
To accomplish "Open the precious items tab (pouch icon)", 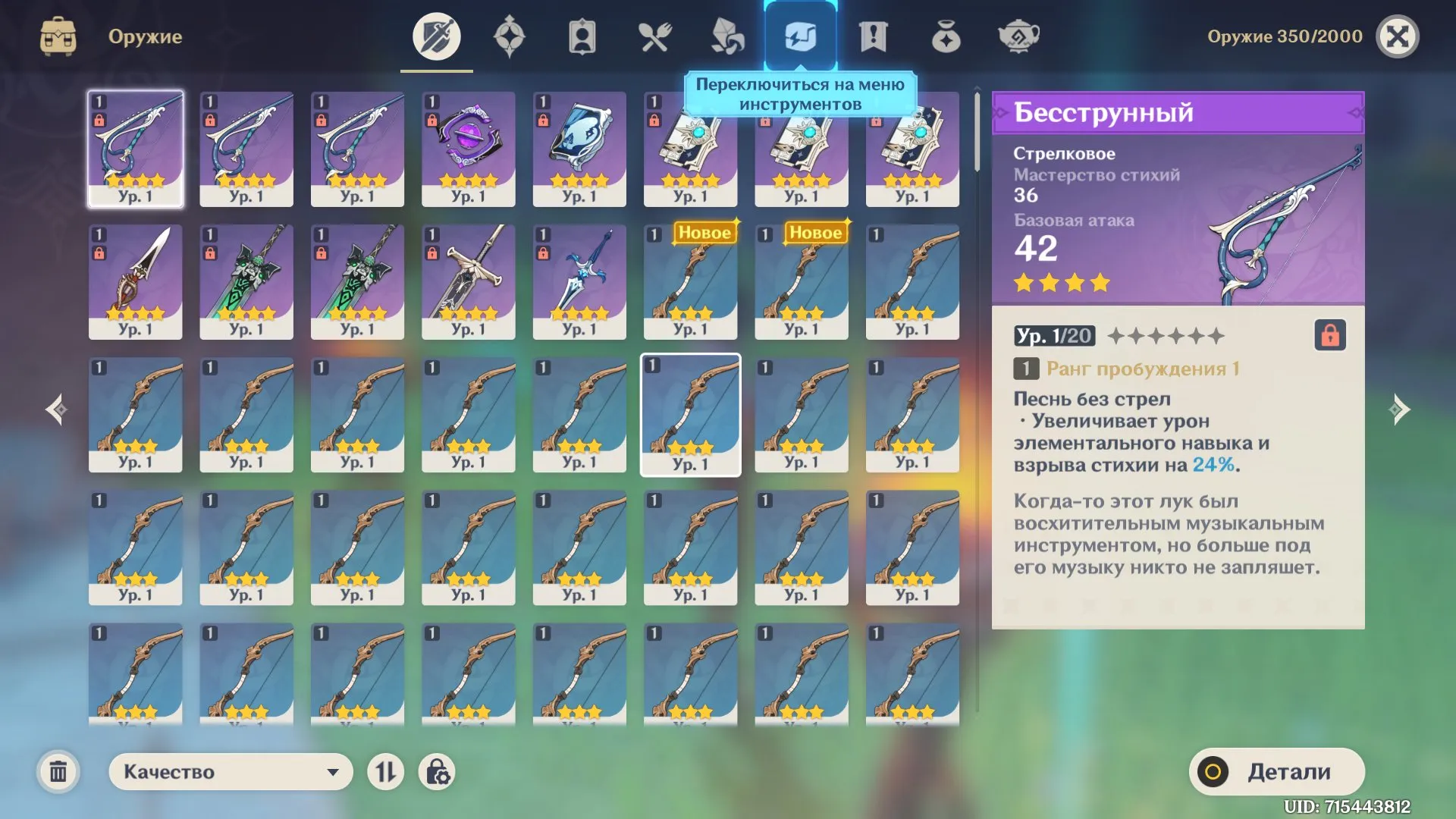I will [x=944, y=36].
